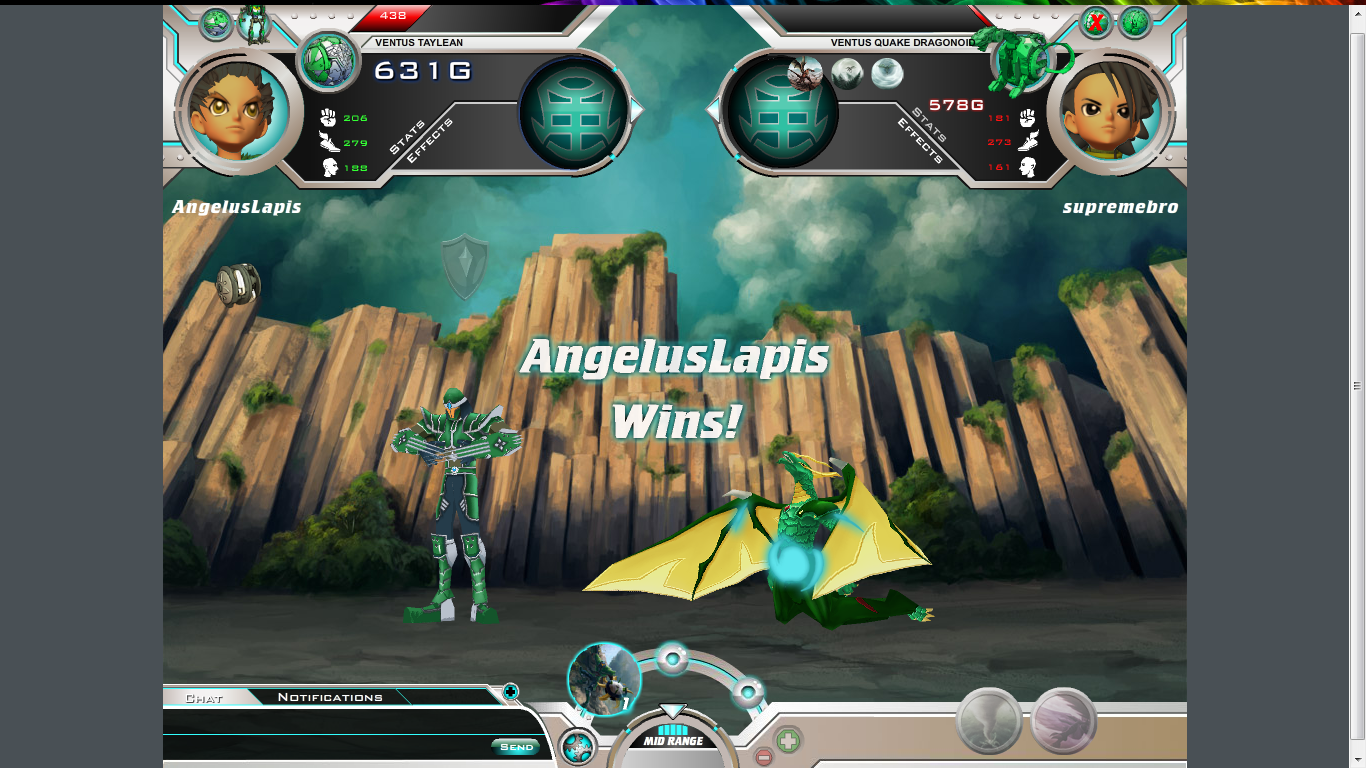The image size is (1366, 768).
Task: Select the Ventus Quake Dragonoid ball icon
Action: pyautogui.click(x=1021, y=61)
